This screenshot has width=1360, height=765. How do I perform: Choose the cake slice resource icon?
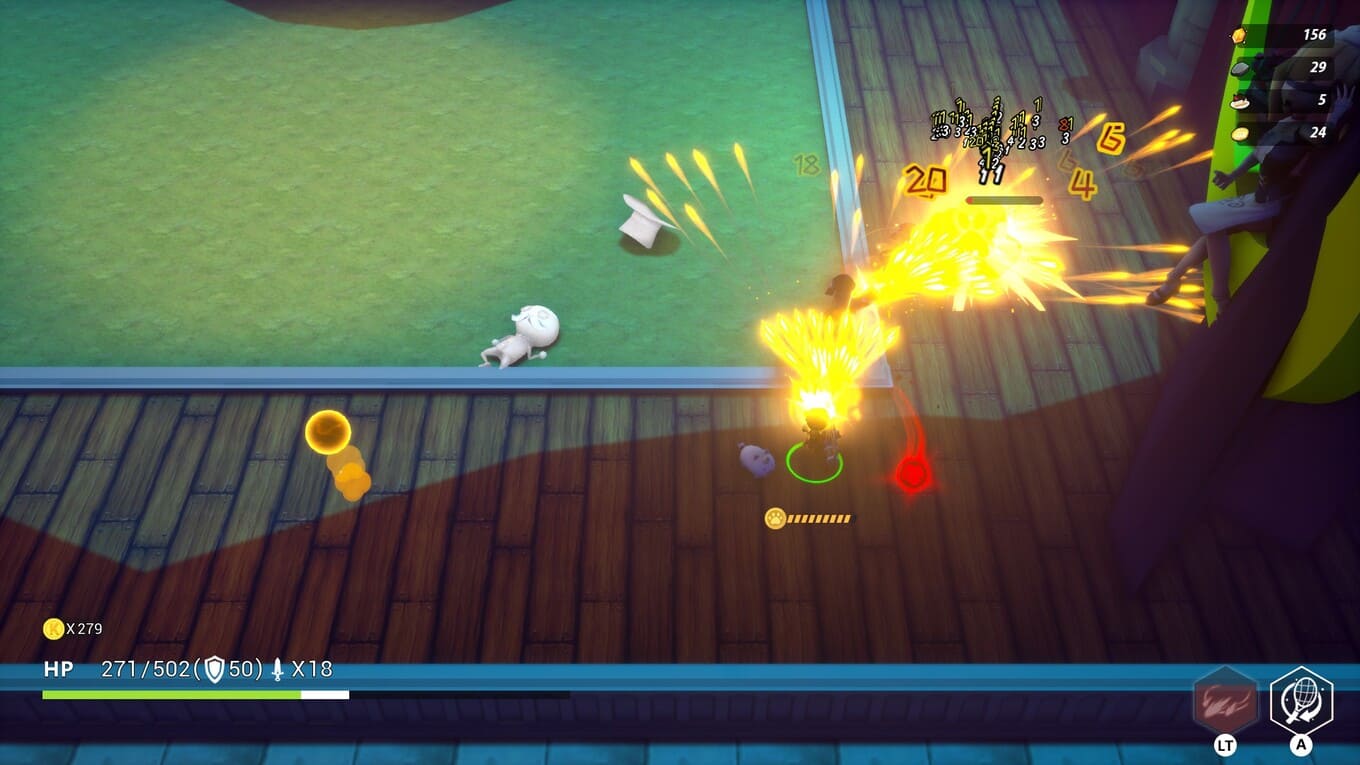pos(1240,101)
